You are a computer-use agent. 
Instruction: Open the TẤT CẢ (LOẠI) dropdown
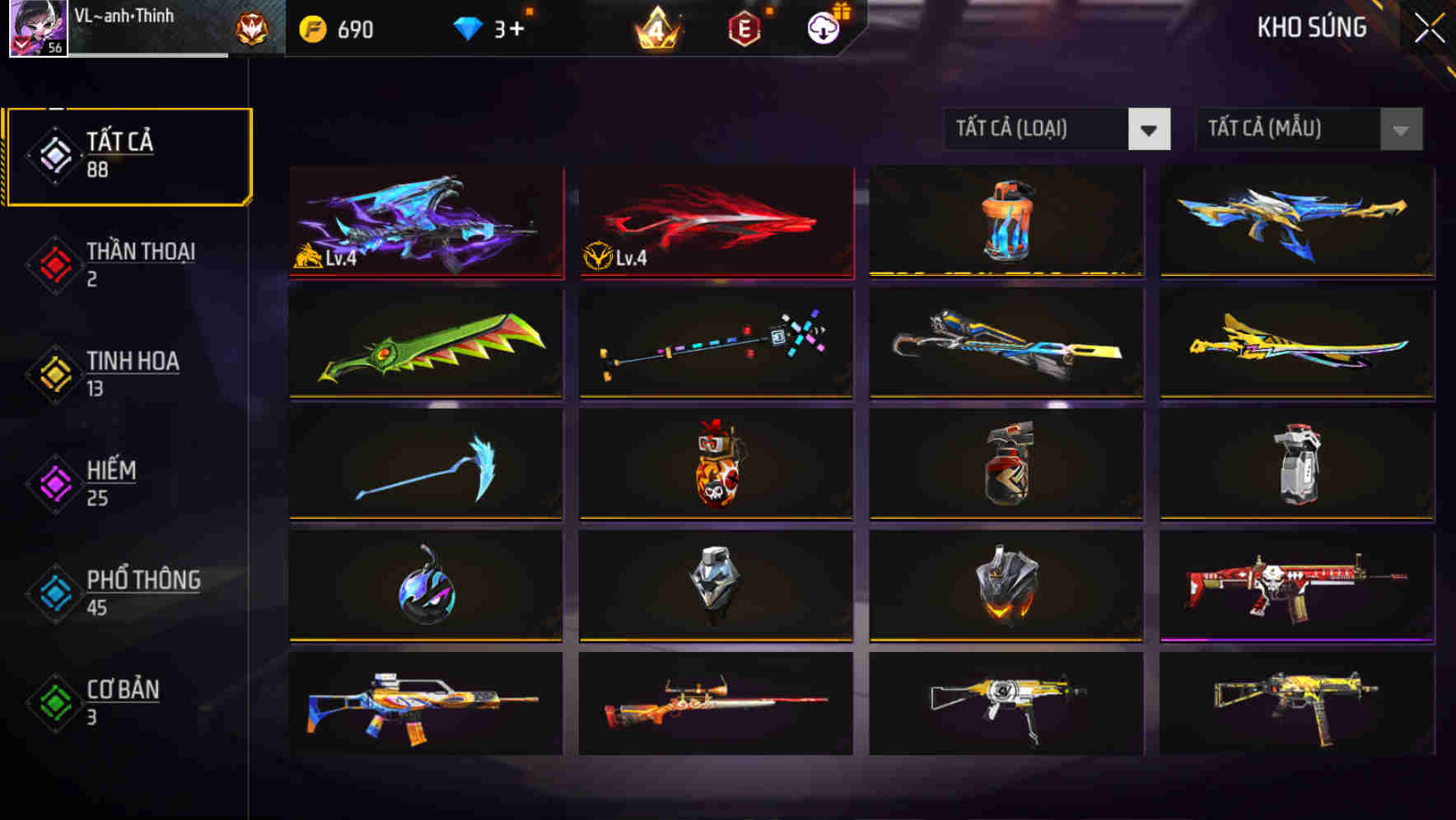[x=1057, y=129]
